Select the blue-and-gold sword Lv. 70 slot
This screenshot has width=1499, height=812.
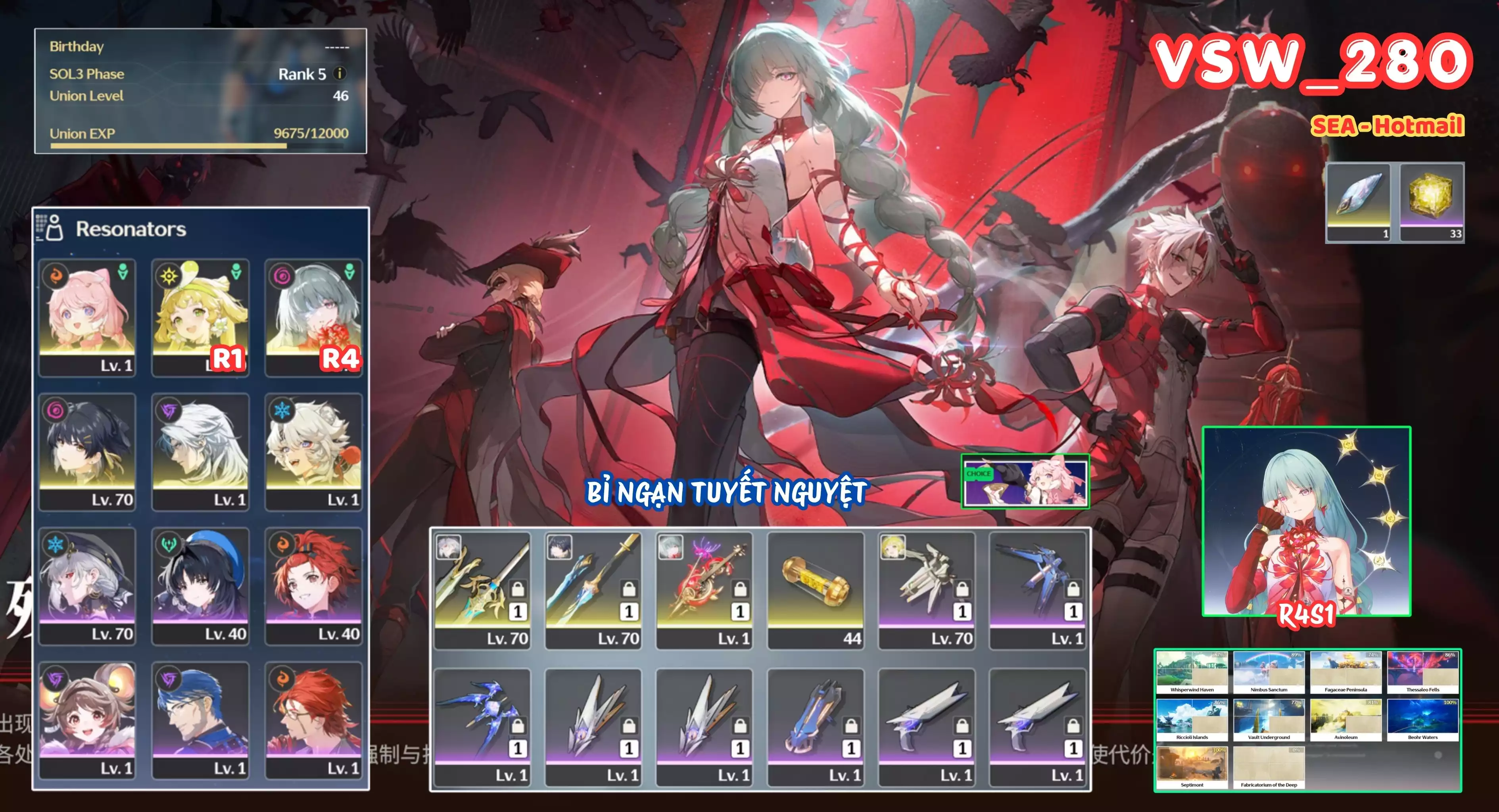[x=593, y=589]
